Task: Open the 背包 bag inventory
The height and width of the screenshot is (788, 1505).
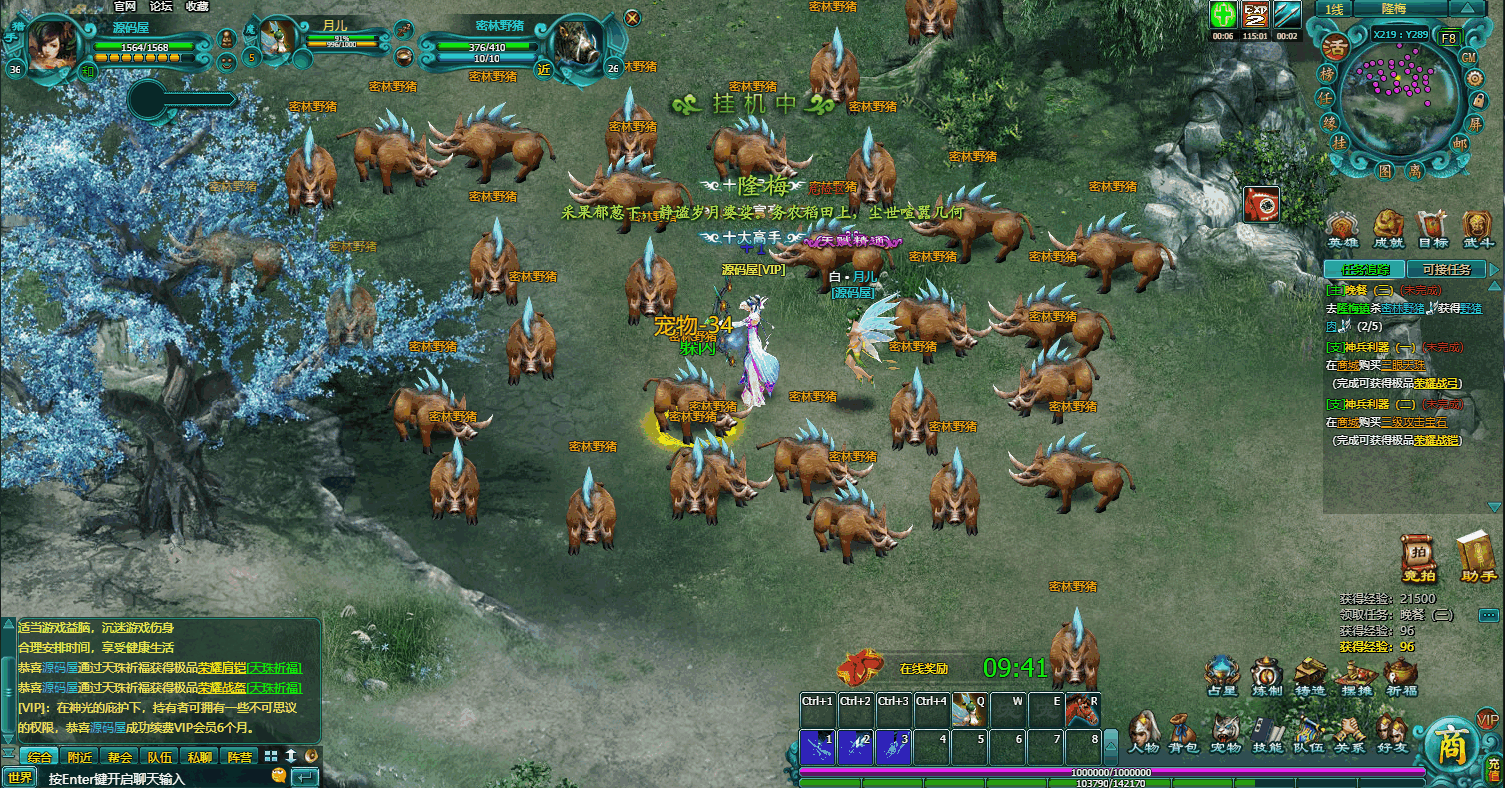Action: click(x=1184, y=733)
